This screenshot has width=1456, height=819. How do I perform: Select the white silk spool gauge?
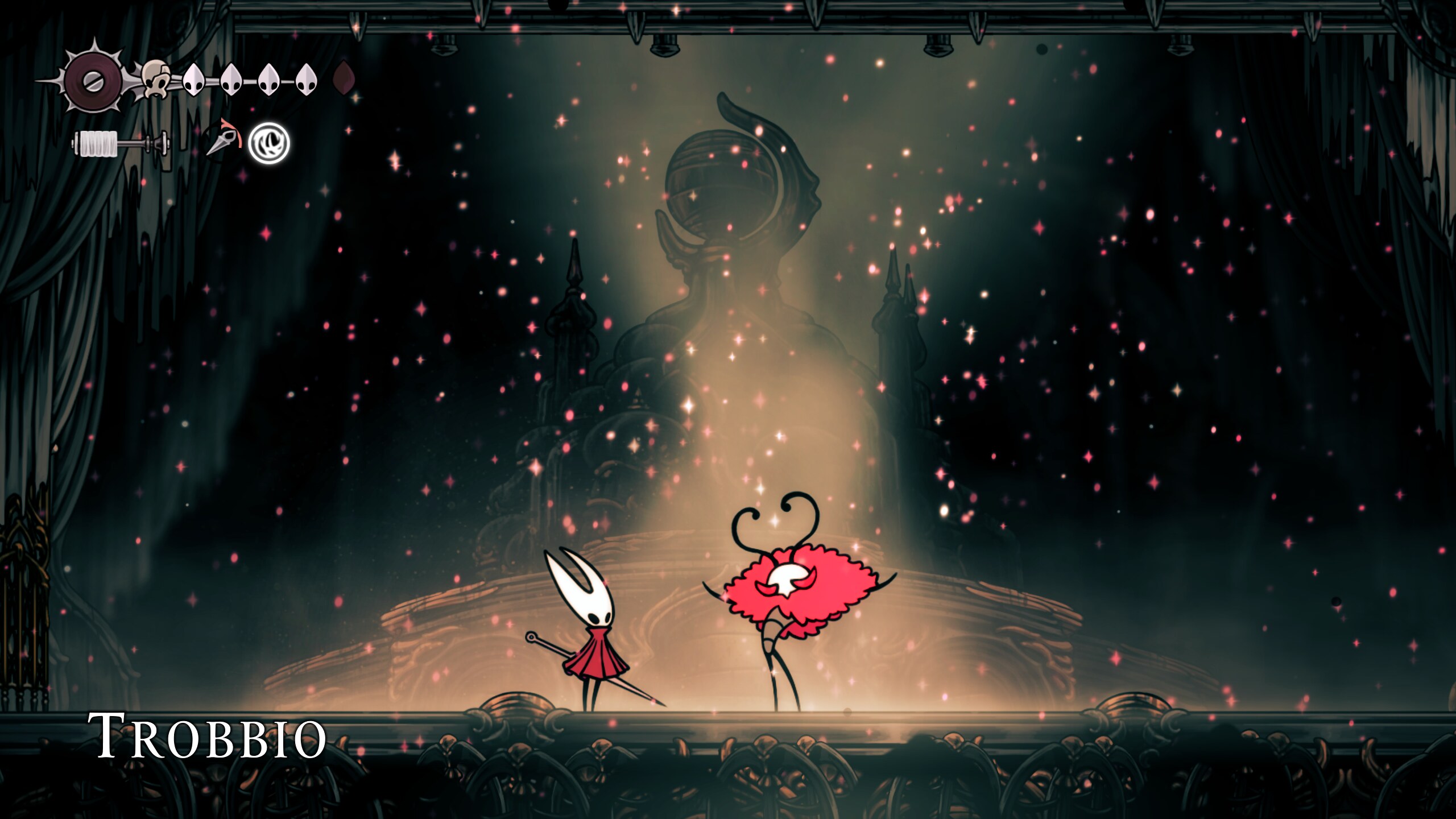pos(100,145)
